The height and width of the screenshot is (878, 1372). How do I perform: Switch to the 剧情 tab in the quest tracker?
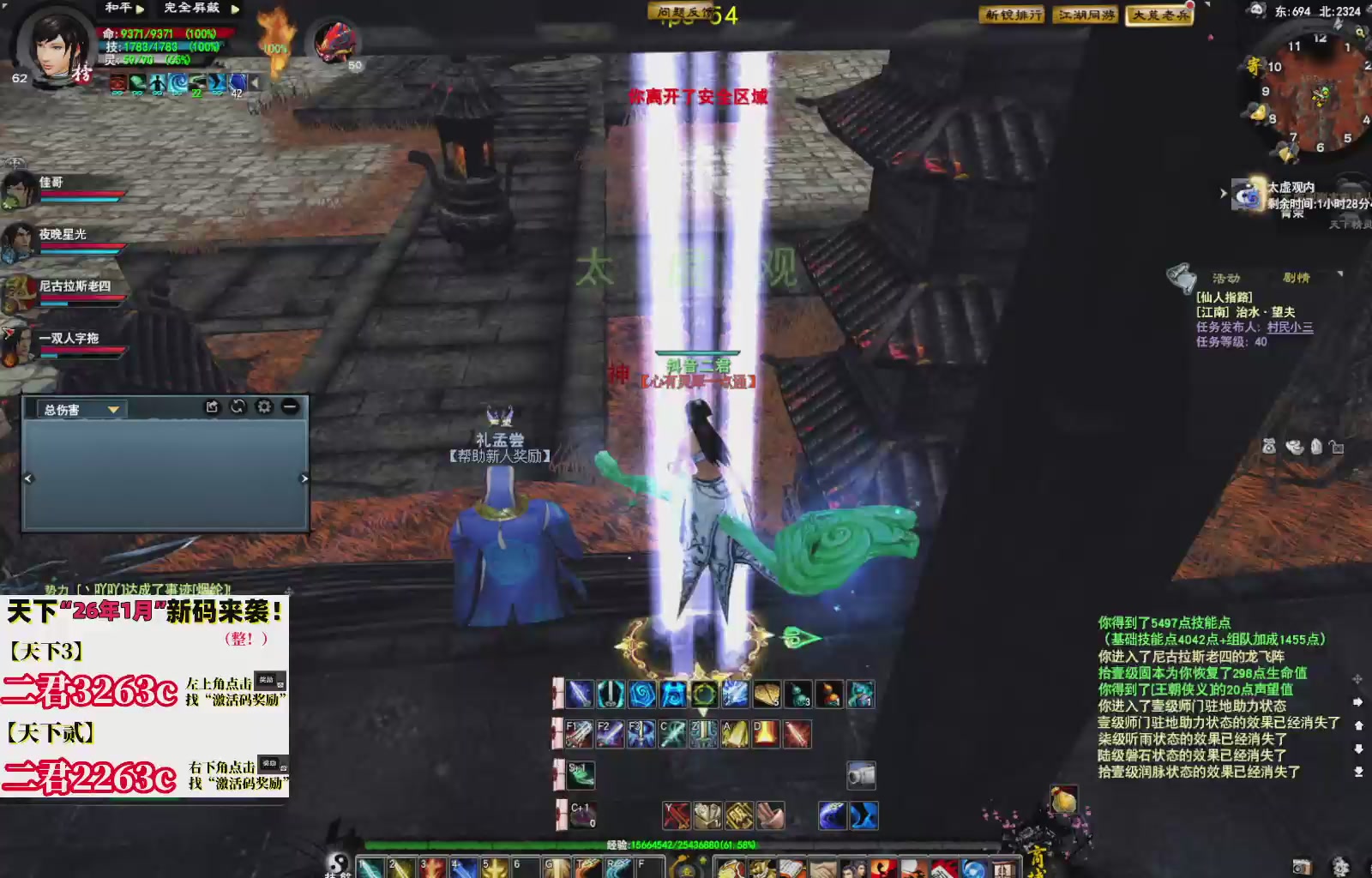tap(1297, 277)
